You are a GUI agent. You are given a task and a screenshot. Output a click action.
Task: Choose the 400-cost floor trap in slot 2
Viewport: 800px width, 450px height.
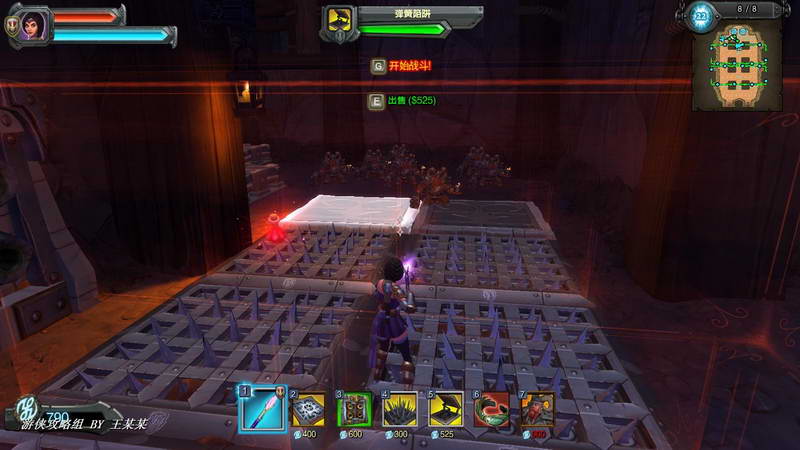307,410
